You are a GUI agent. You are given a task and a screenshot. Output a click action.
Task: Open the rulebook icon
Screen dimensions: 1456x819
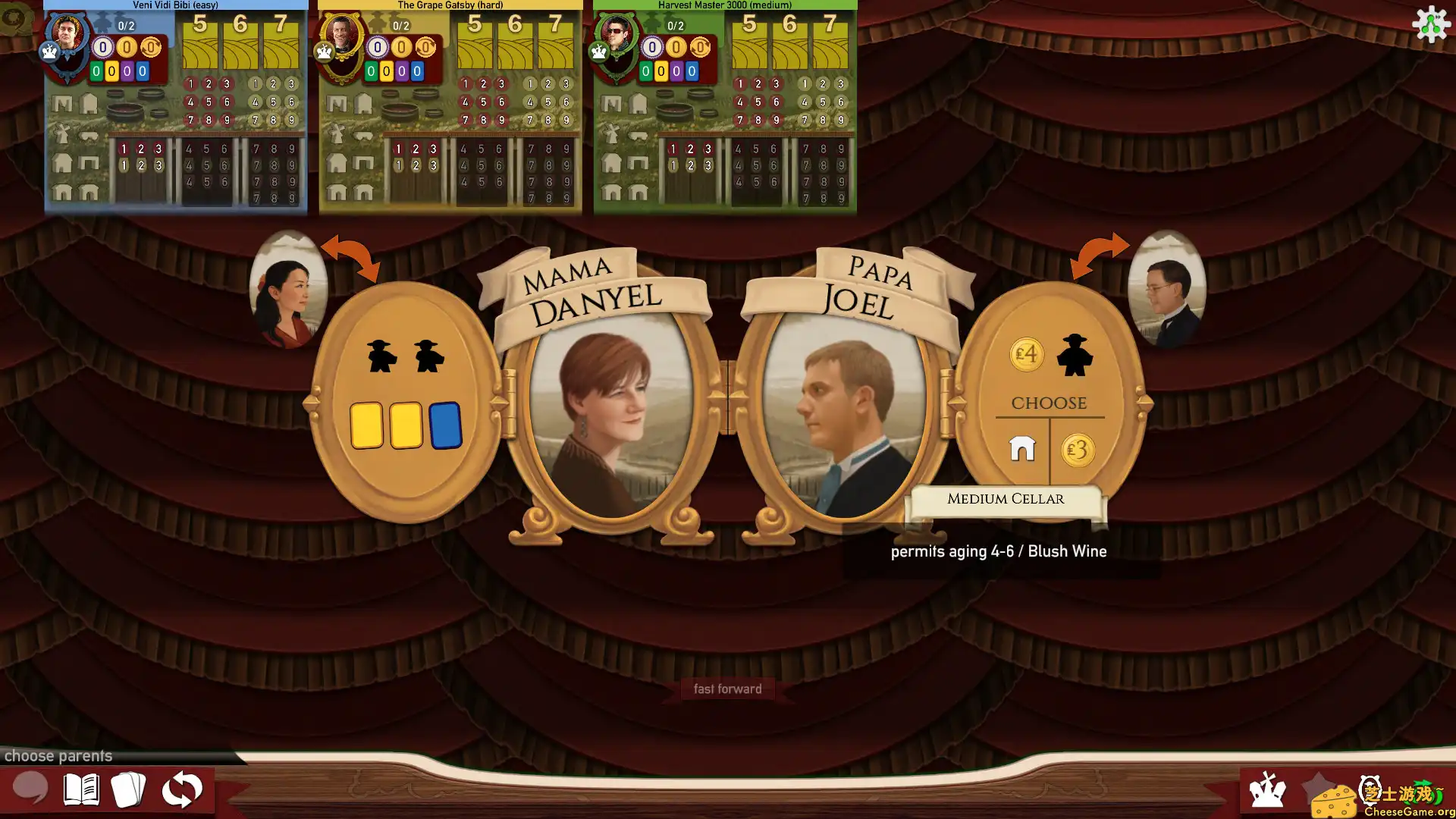81,789
